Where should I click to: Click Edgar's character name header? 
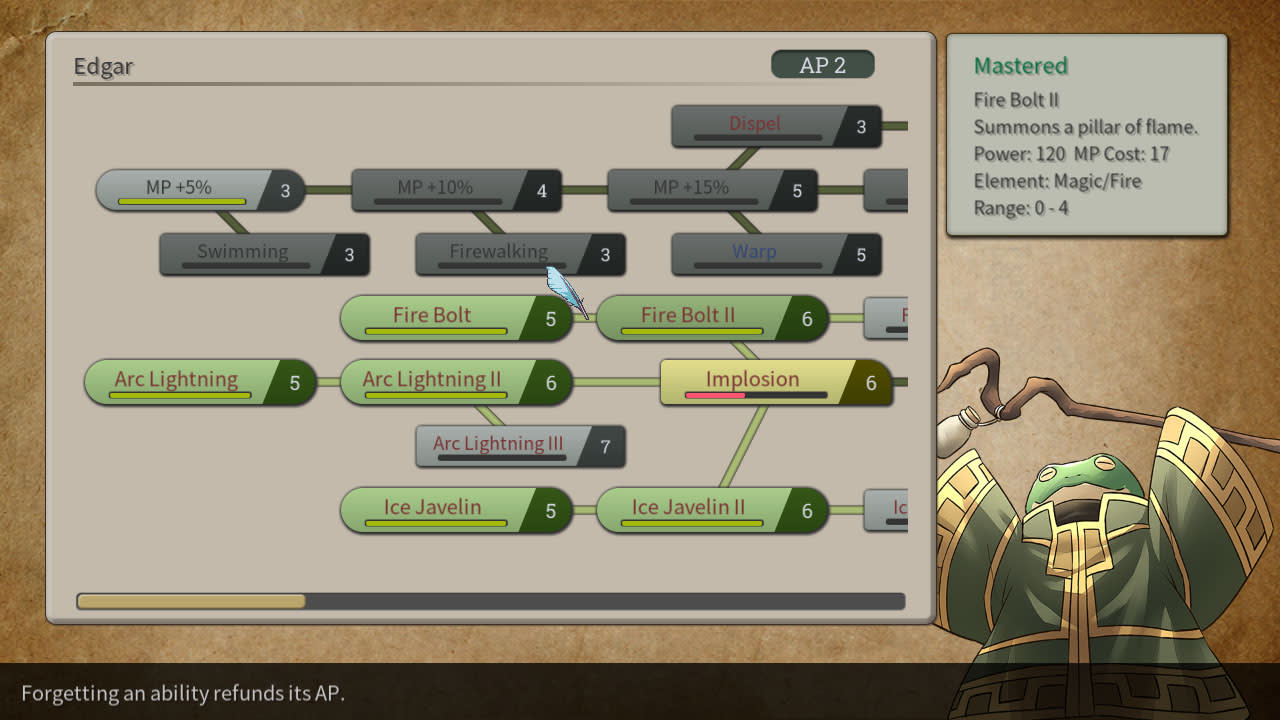coord(100,65)
